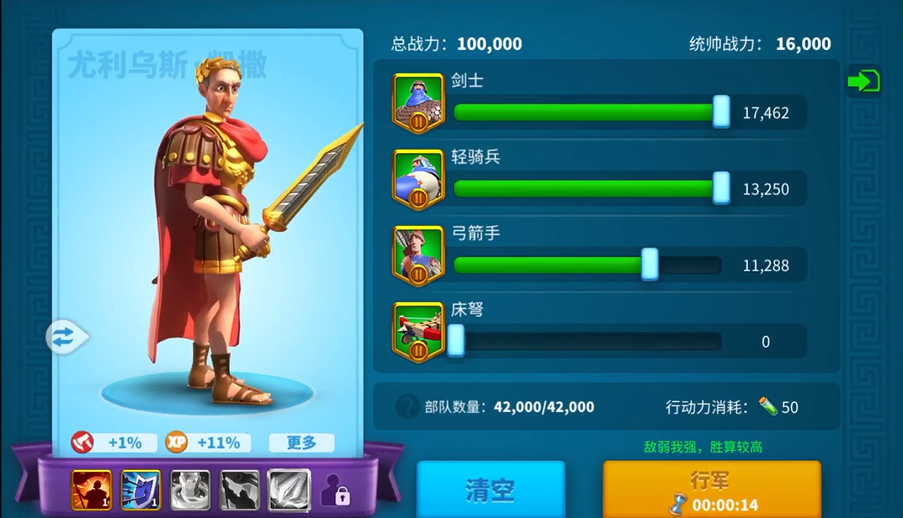Select the 弓箭手 archer unit icon
903x518 pixels.
[418, 255]
